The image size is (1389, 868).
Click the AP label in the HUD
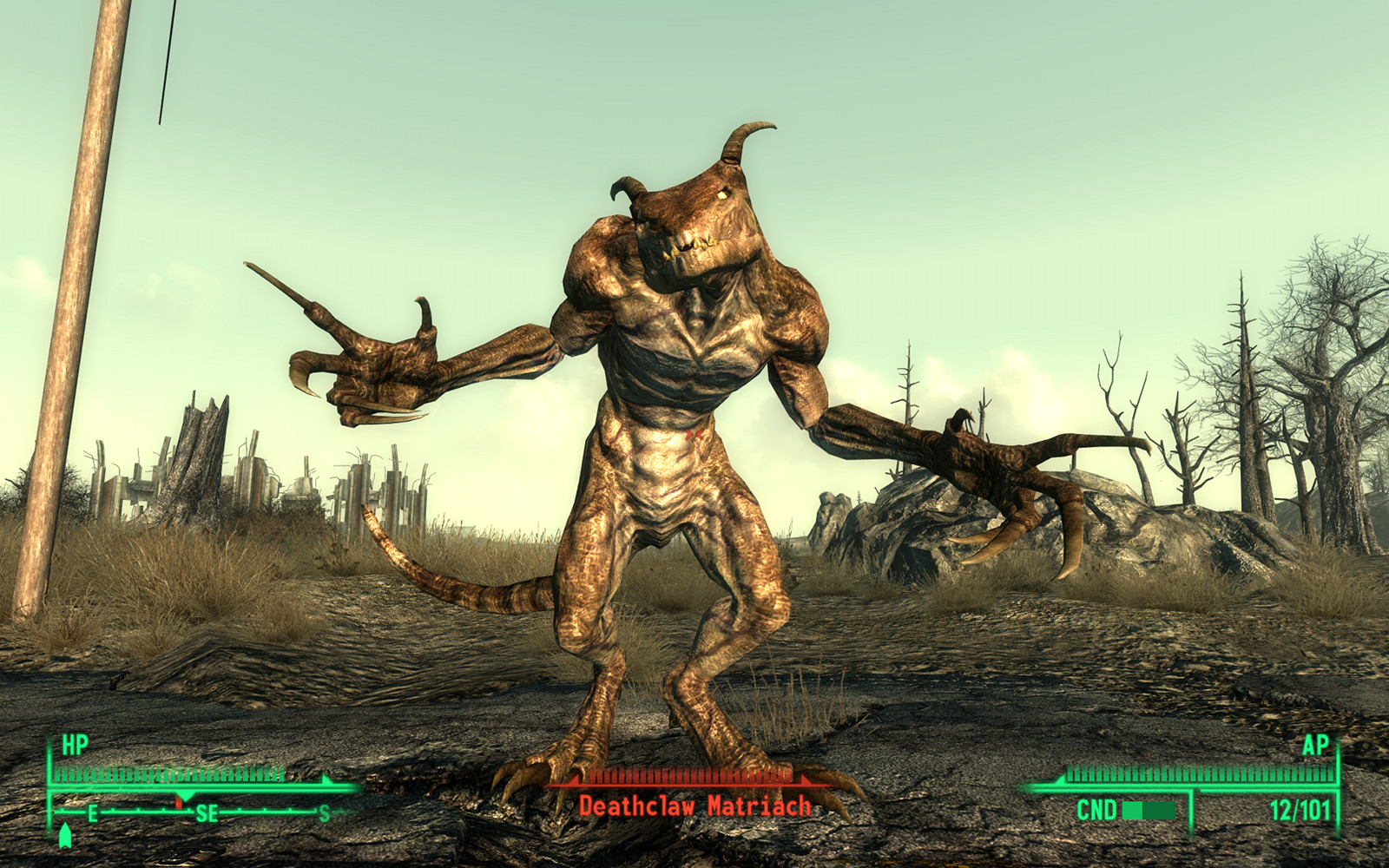pos(1316,746)
